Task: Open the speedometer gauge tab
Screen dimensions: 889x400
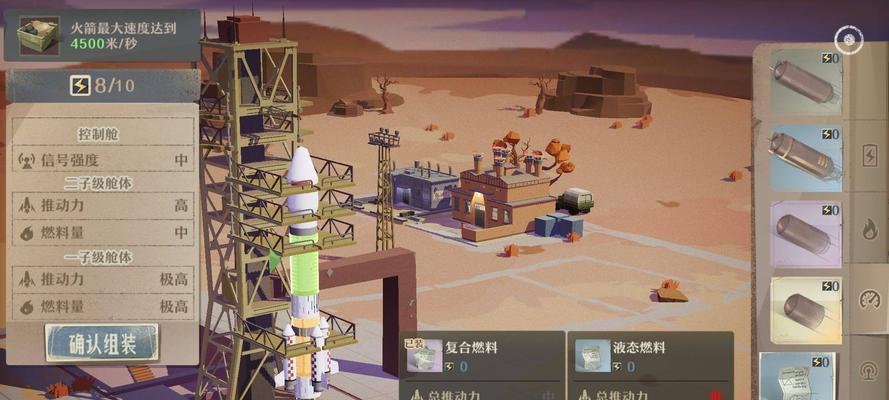Action: 868,301
